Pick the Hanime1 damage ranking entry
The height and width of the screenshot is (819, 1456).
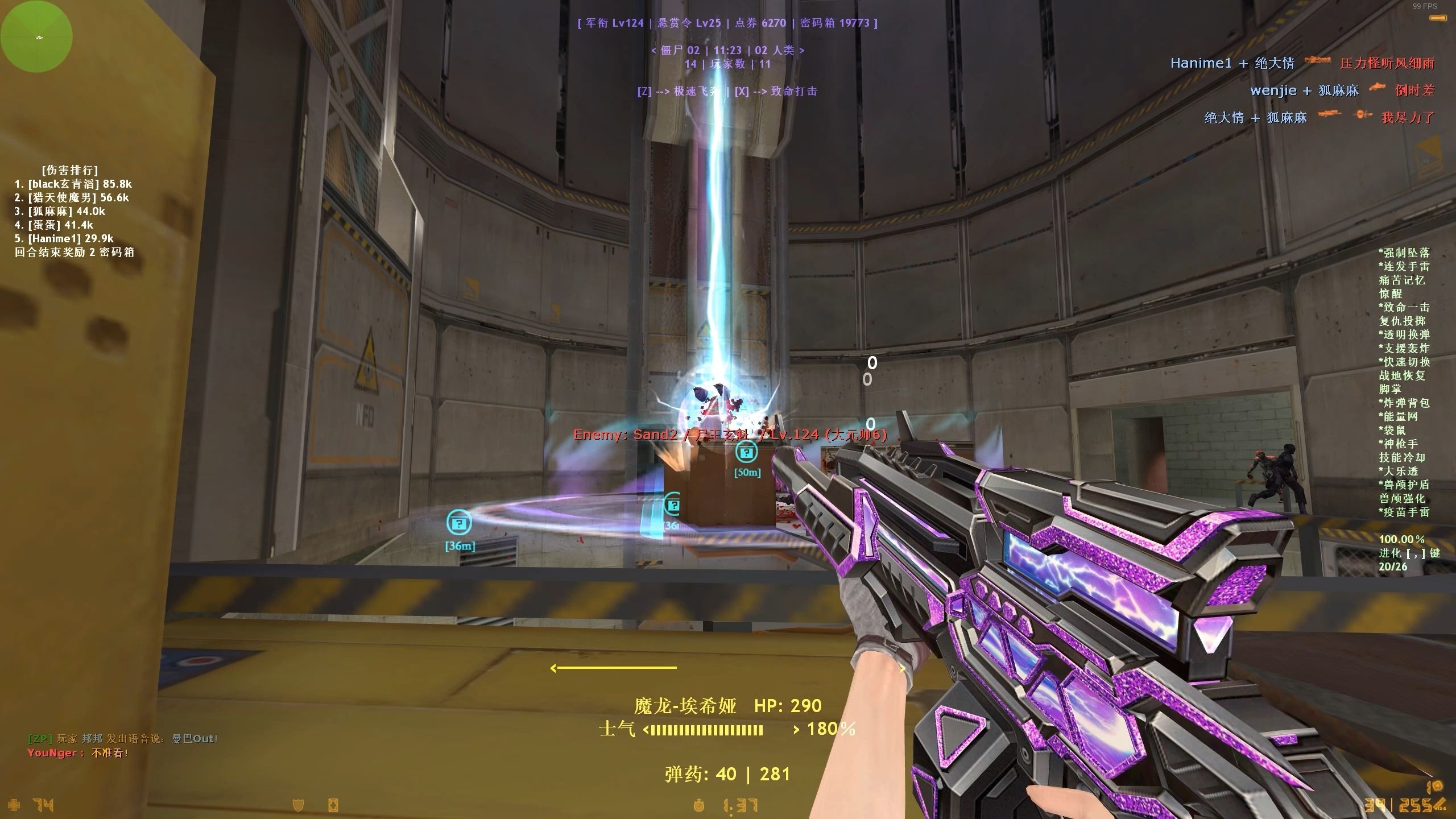(x=64, y=239)
